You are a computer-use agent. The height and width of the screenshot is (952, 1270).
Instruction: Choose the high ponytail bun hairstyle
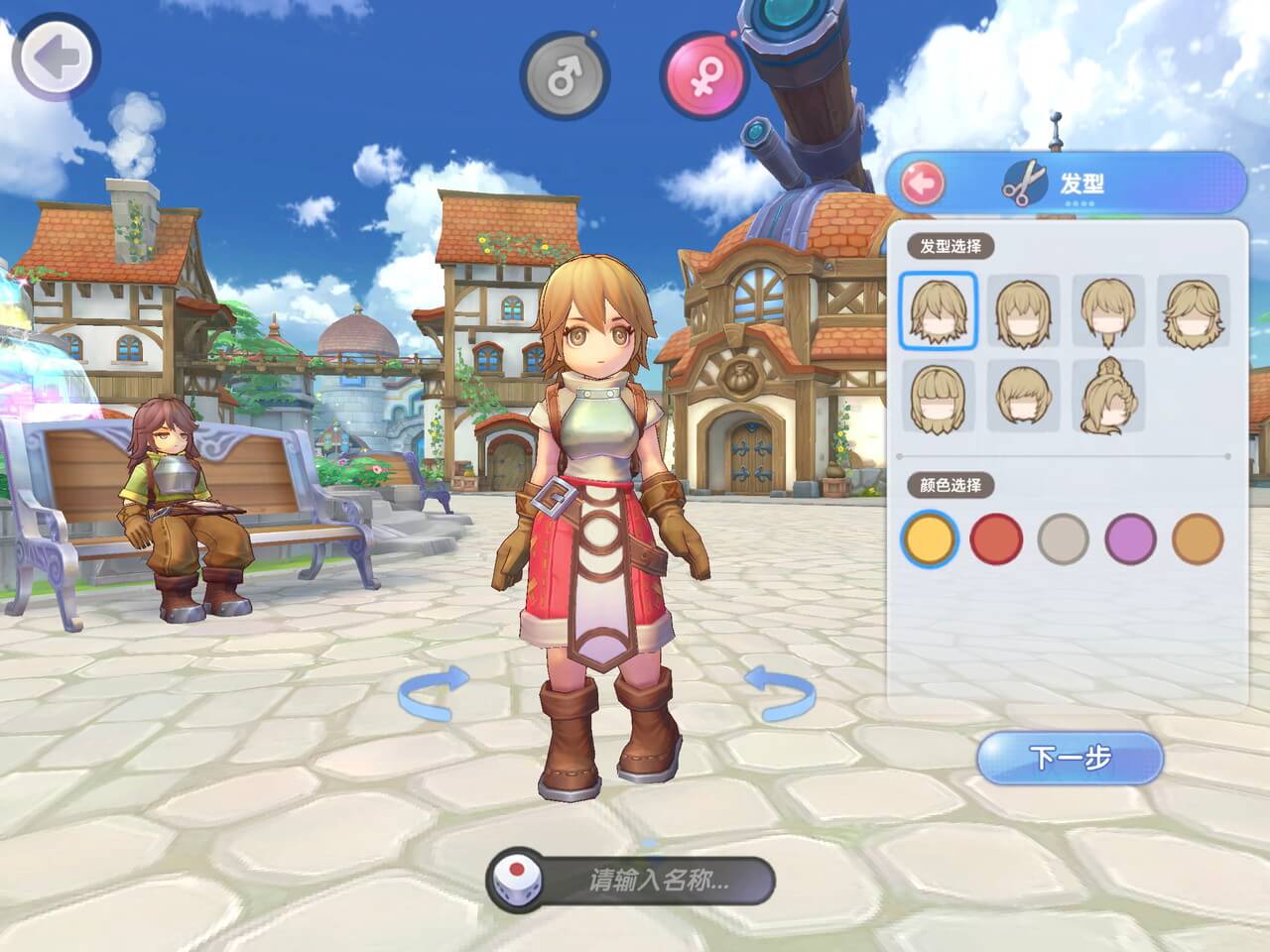click(1108, 395)
